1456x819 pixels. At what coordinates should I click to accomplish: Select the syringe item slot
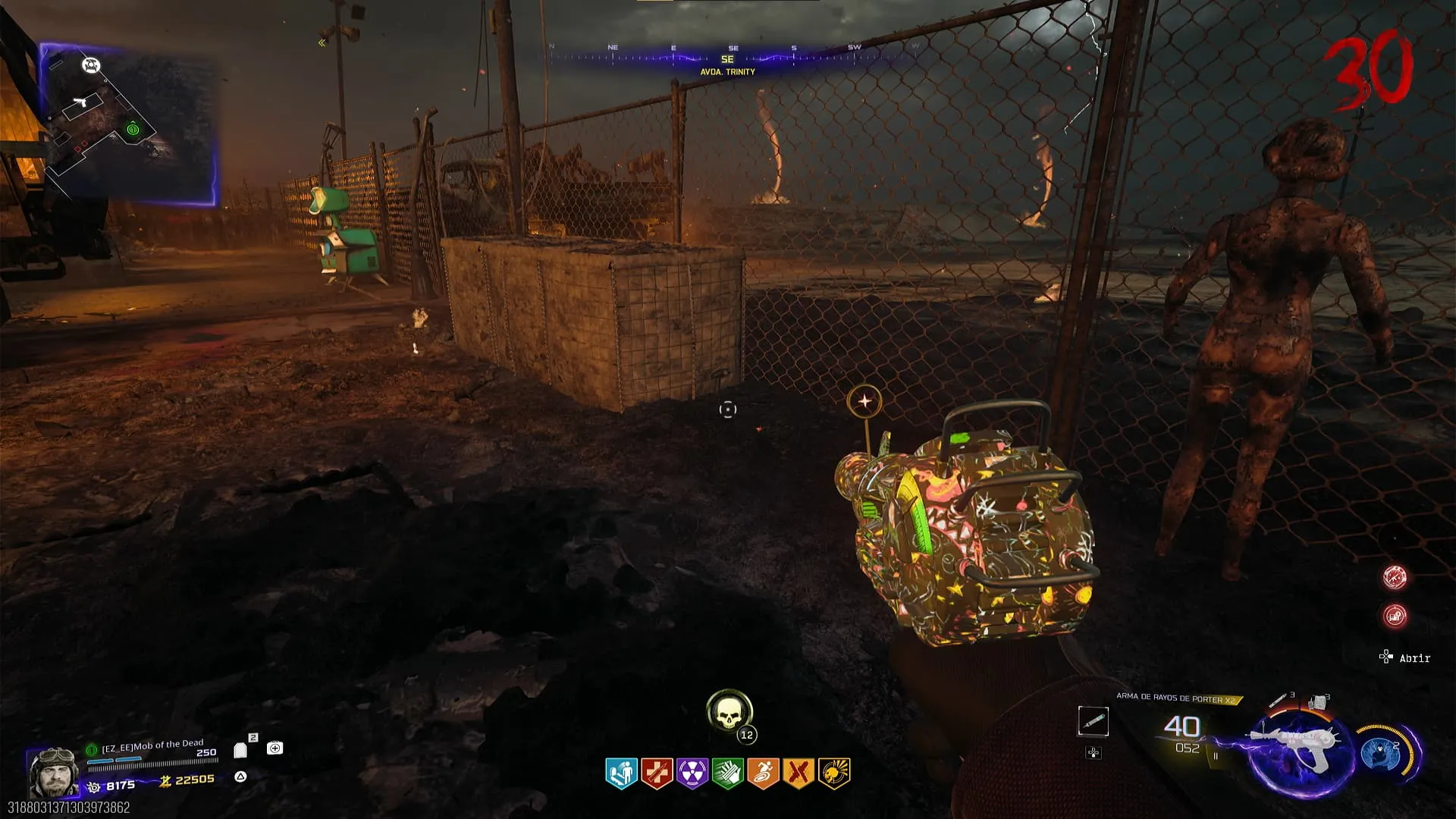(x=1093, y=721)
